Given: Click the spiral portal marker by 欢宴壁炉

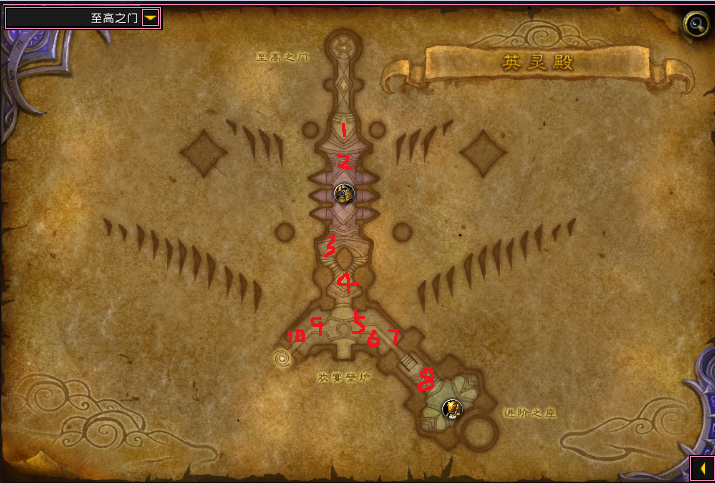Looking at the screenshot, I should coord(284,358).
